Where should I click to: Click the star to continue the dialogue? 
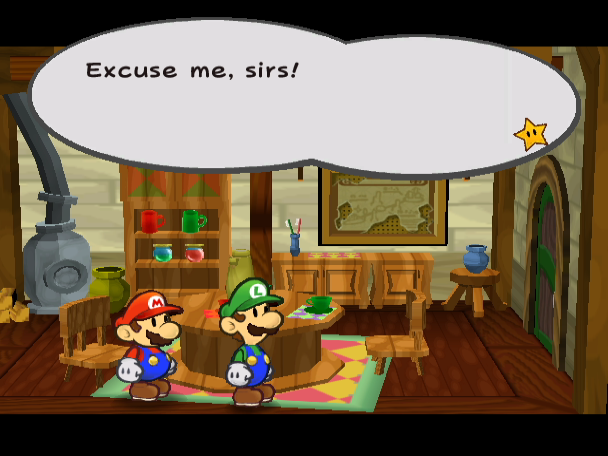point(530,133)
